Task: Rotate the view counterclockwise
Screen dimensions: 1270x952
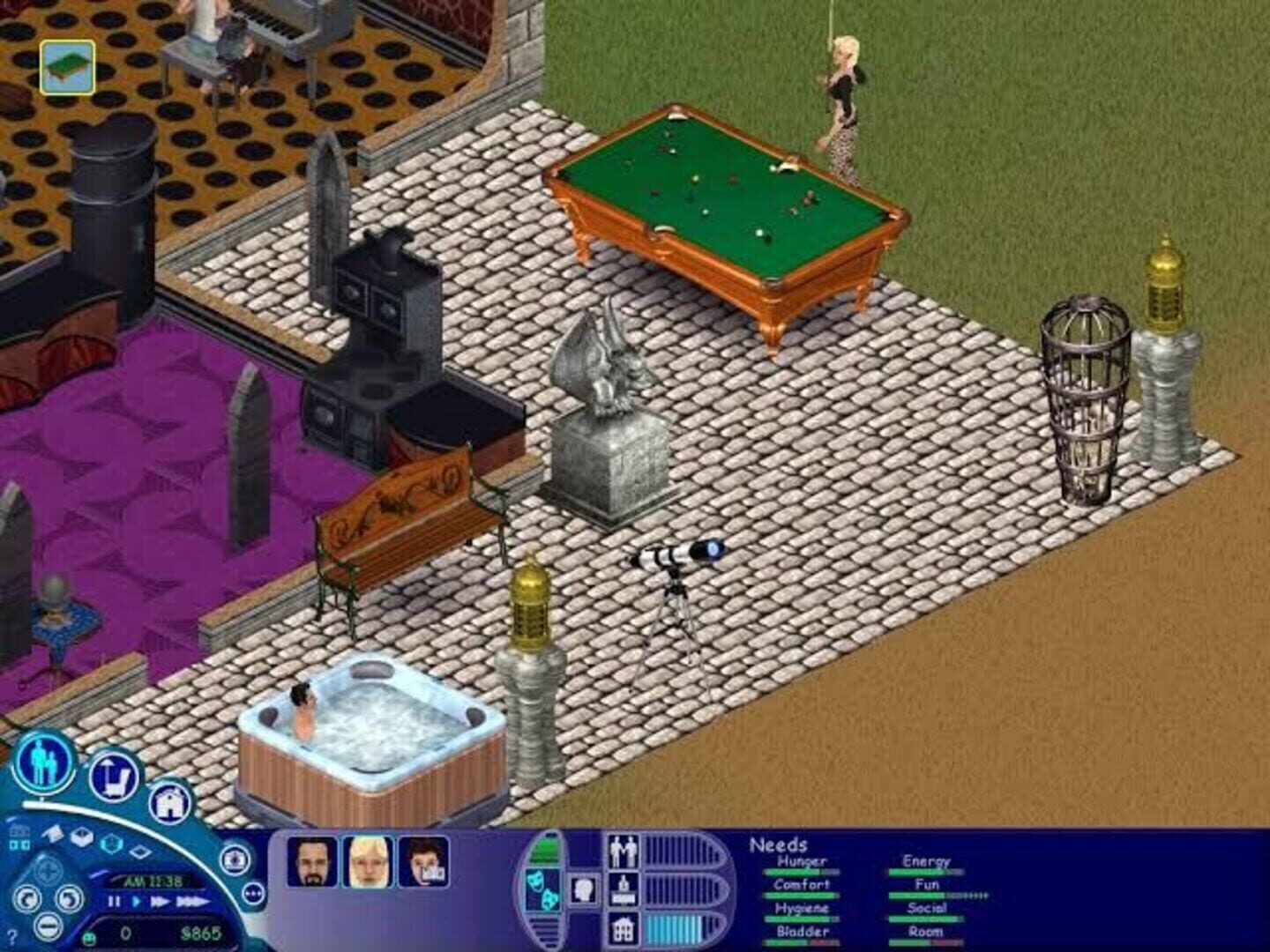Action: 26,898
